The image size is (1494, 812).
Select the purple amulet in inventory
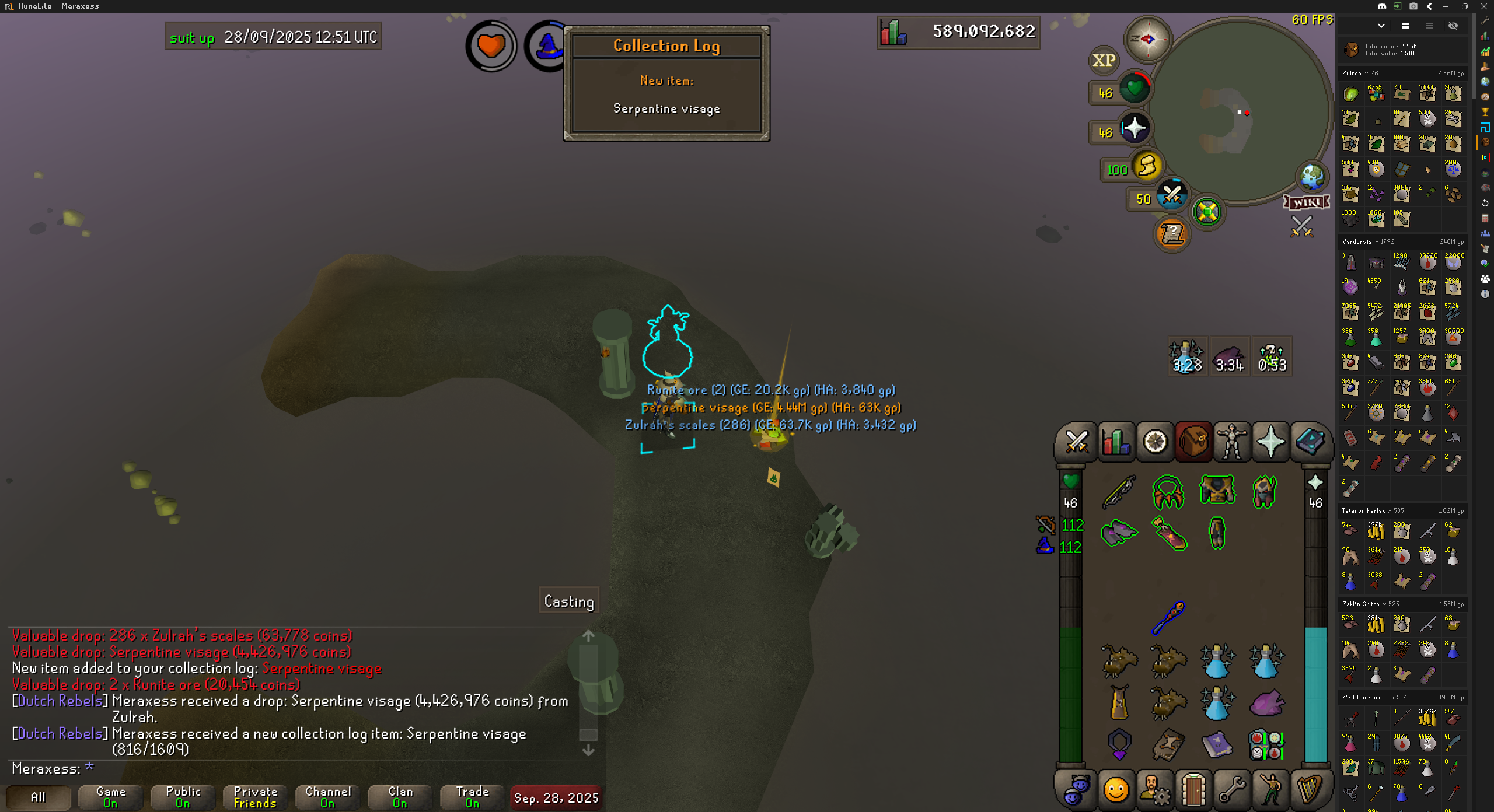[1119, 744]
